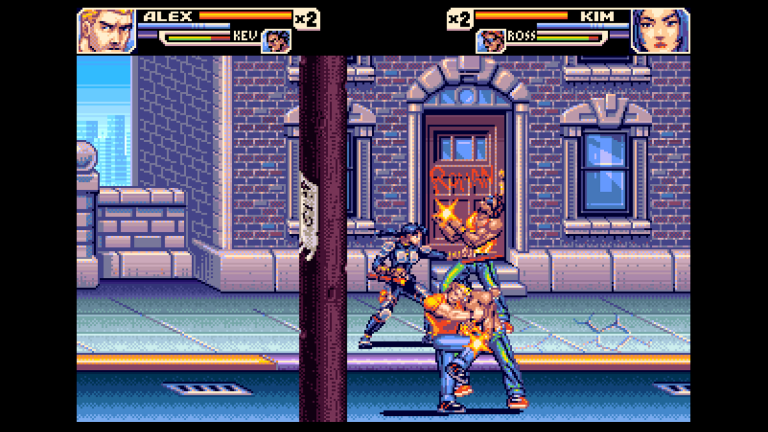The image size is (768, 432).
Task: Select the Ross enemy portrait
Action: [490, 41]
